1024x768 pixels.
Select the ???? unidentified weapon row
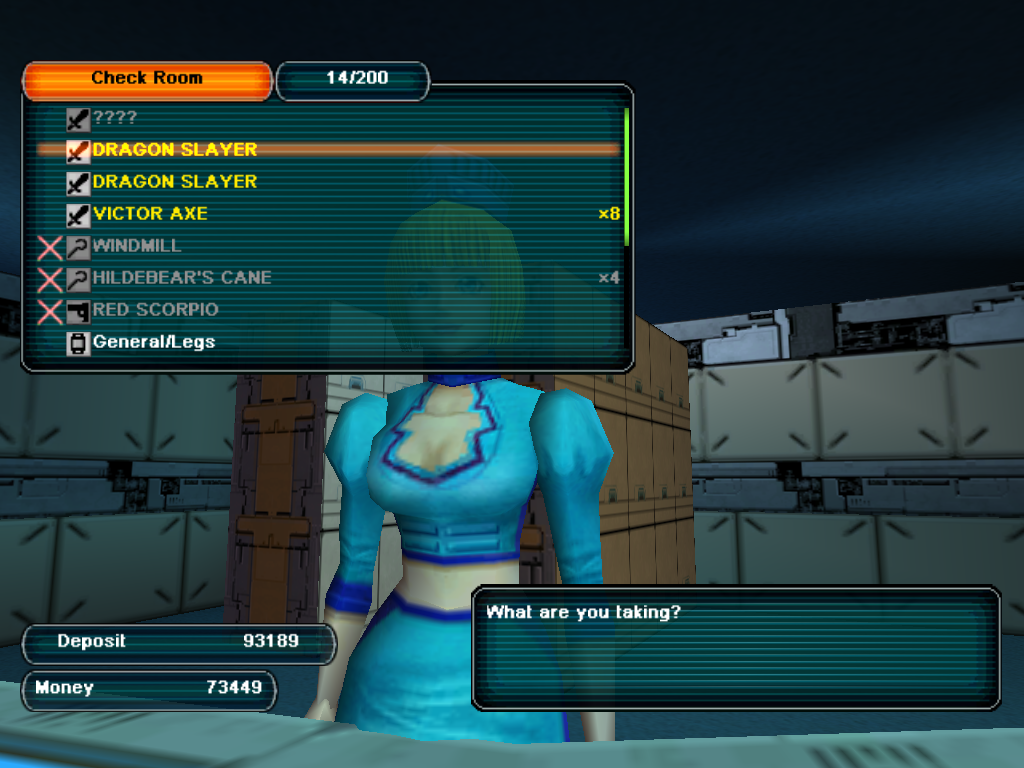[115, 118]
